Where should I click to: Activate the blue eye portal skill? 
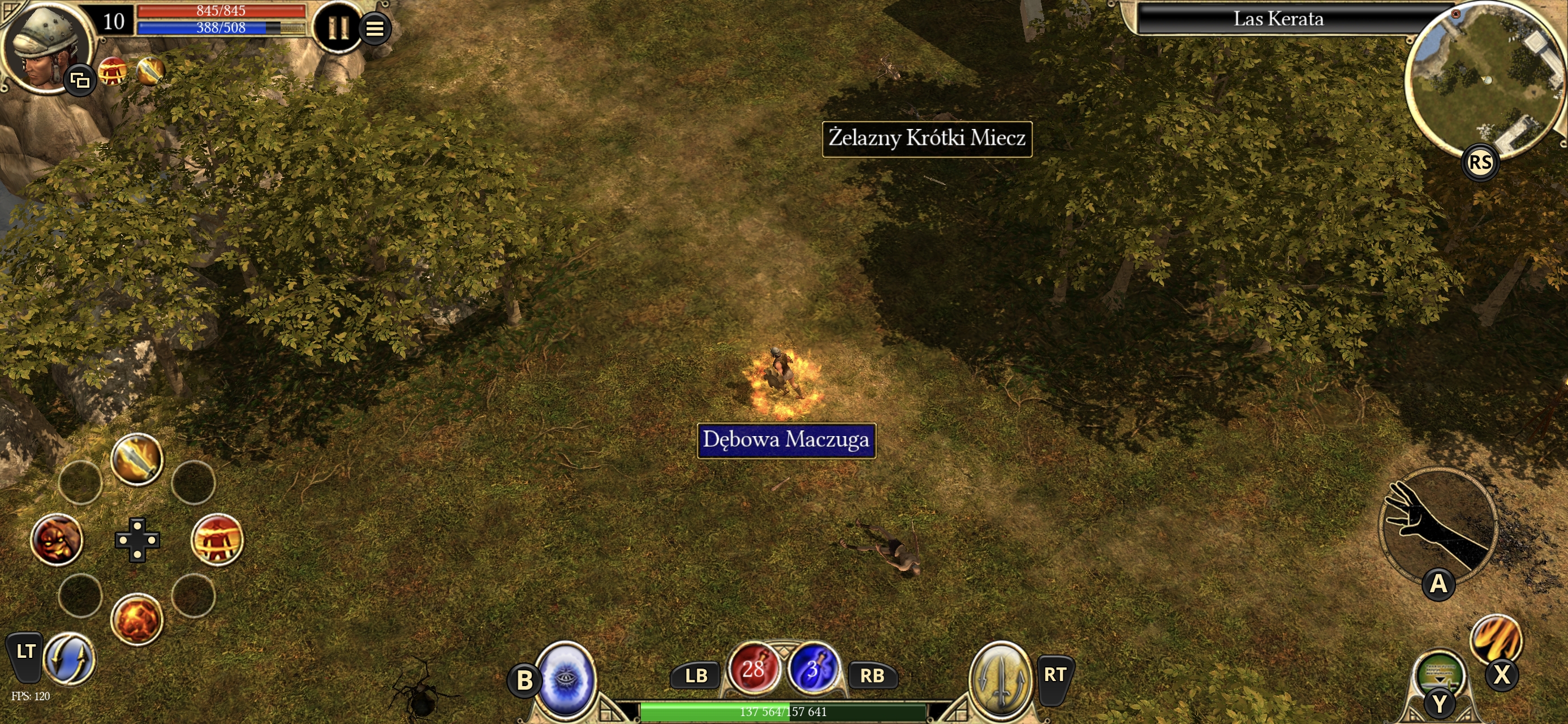[x=566, y=679]
